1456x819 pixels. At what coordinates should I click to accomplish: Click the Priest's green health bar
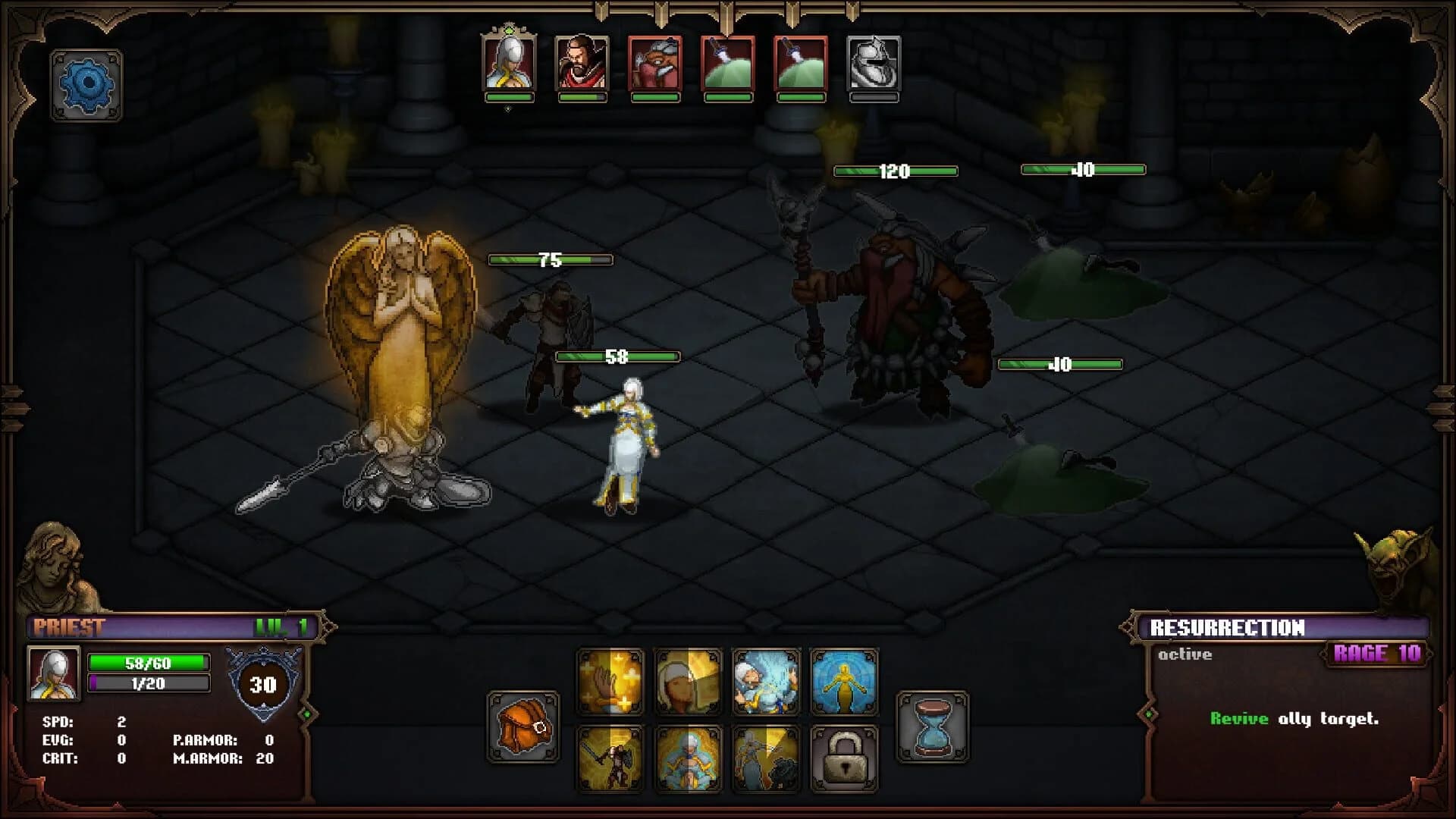tap(149, 662)
